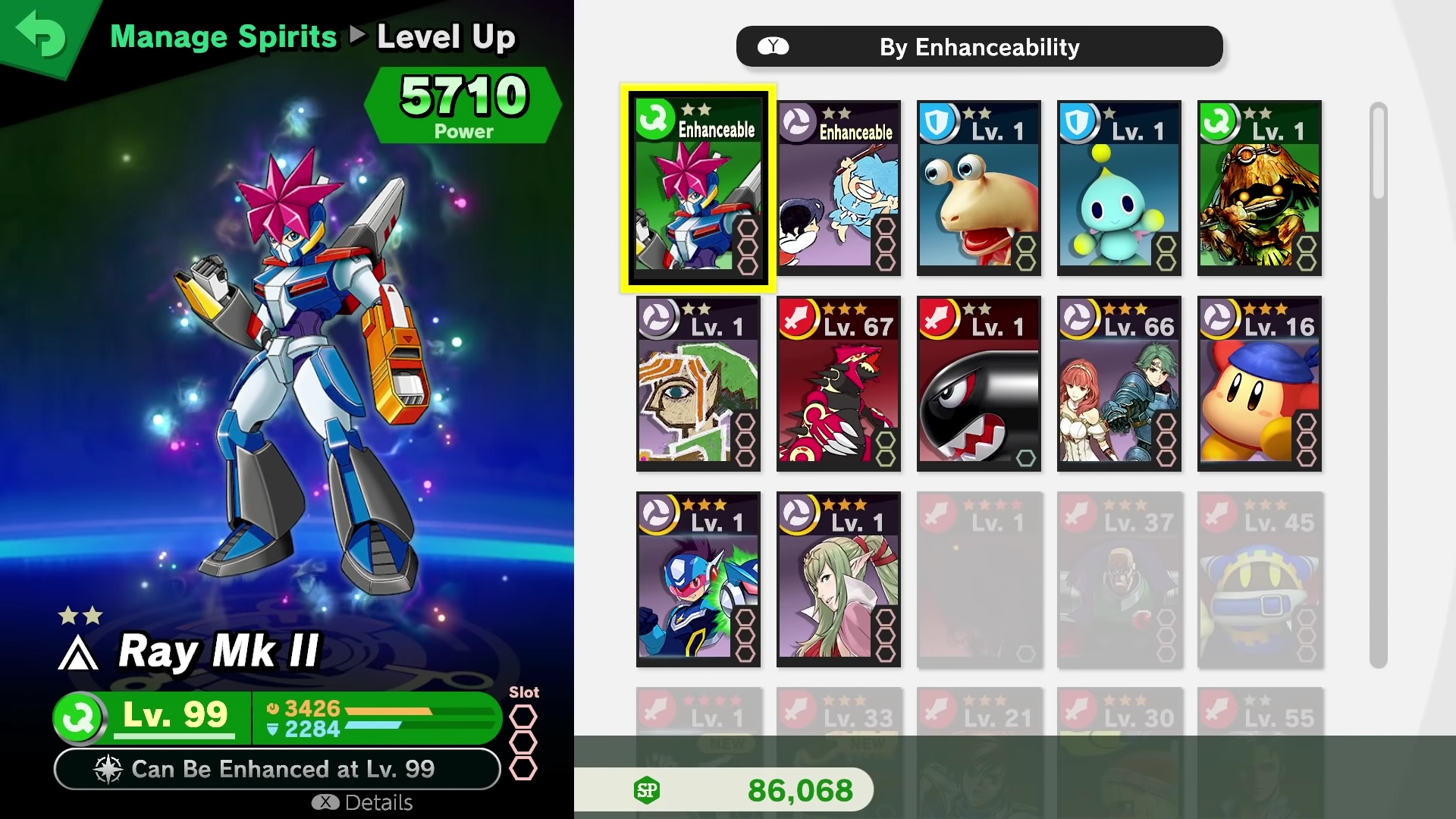Viewport: 1456px width, 819px height.
Task: Go back with the green arrow button
Action: tap(42, 35)
